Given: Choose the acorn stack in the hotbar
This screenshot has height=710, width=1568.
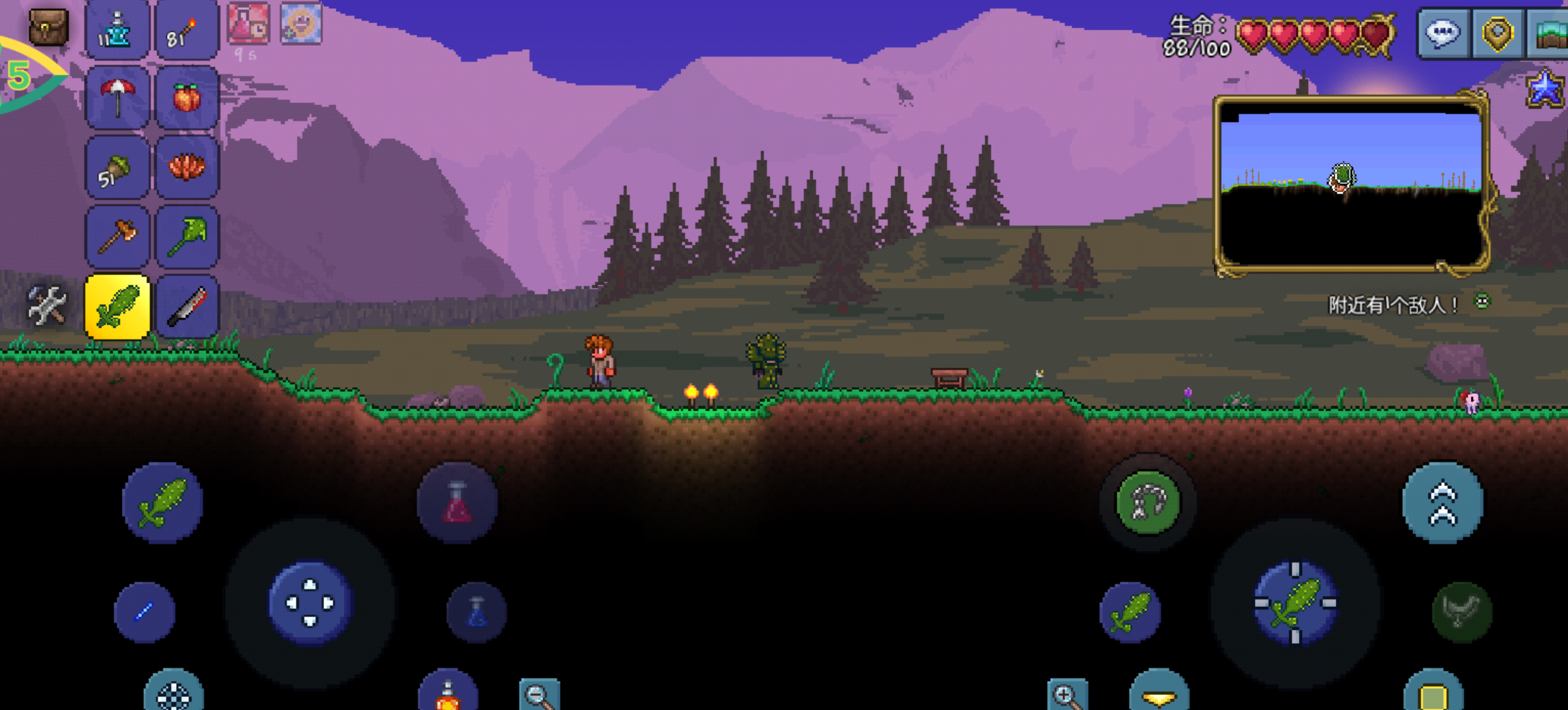Looking at the screenshot, I should click(117, 168).
